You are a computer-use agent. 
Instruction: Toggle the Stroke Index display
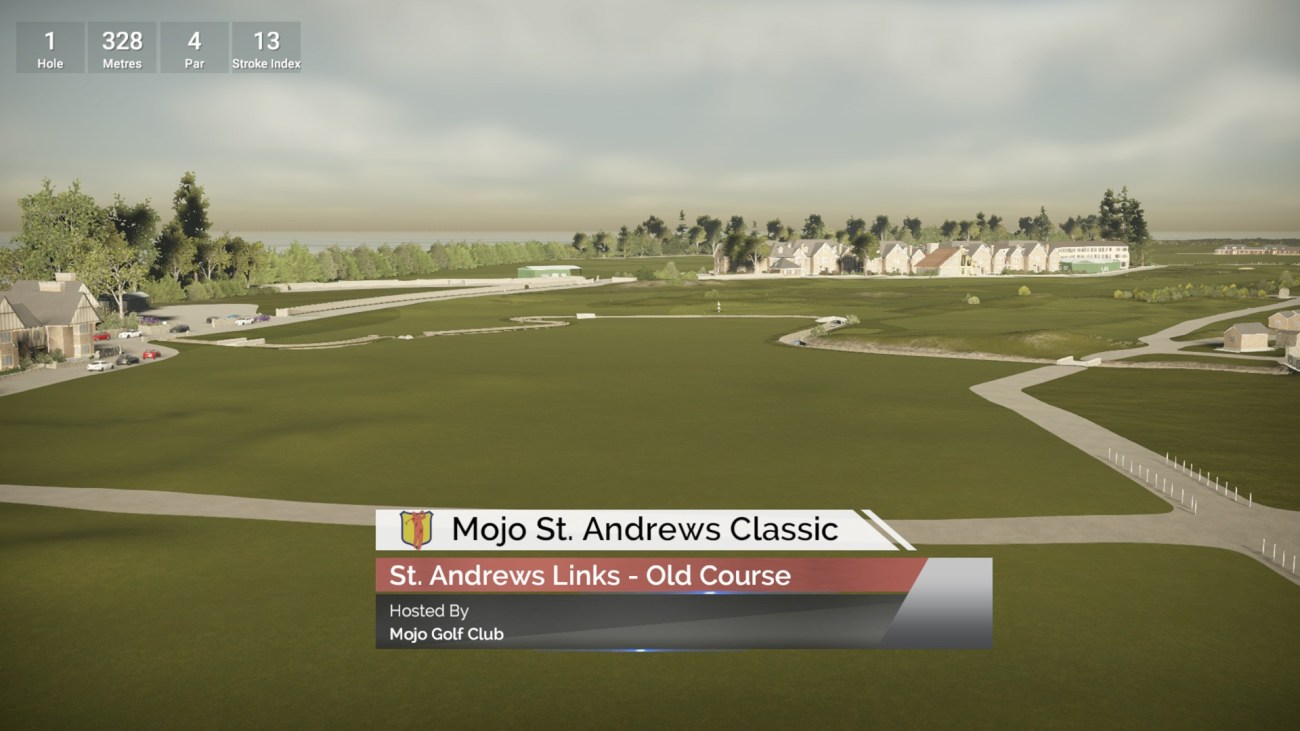[266, 46]
